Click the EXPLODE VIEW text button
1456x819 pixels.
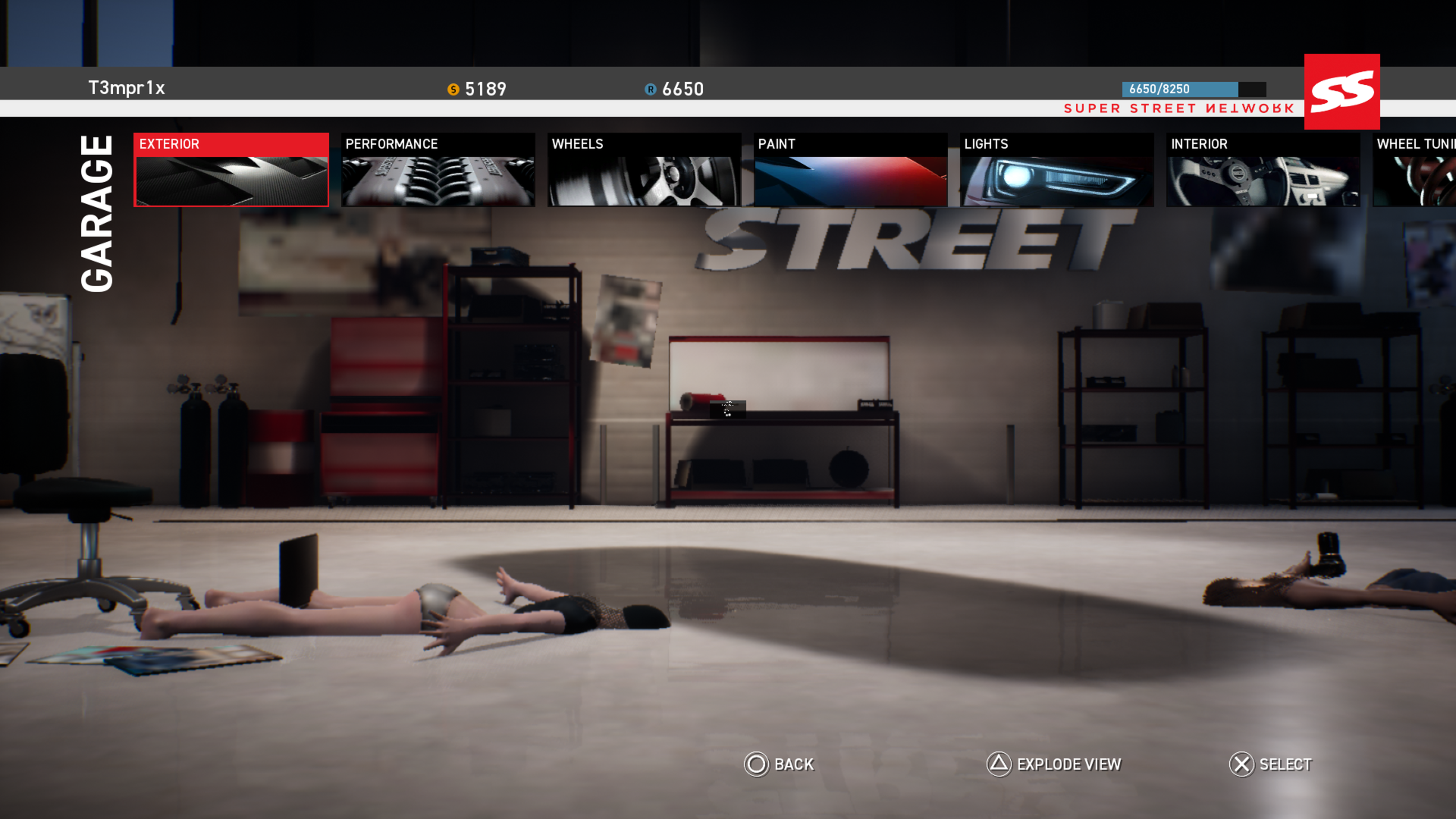[x=1068, y=765]
